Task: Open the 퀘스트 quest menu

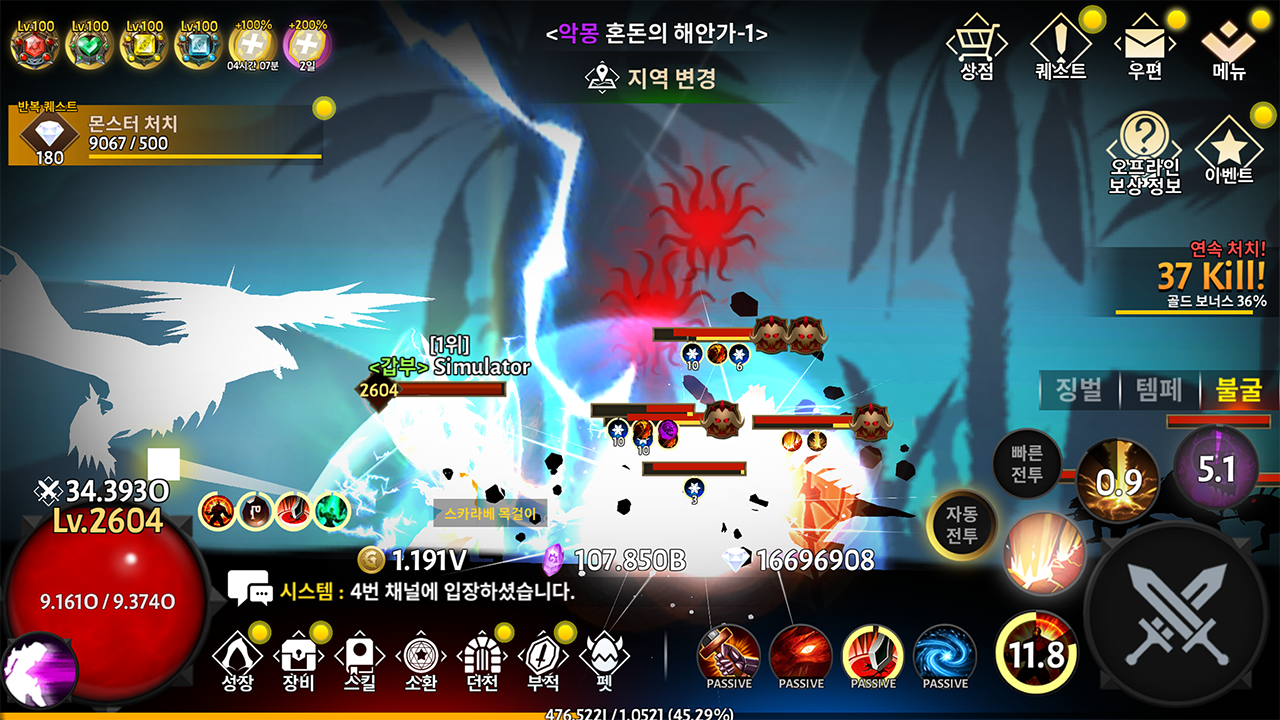Action: (x=1061, y=48)
